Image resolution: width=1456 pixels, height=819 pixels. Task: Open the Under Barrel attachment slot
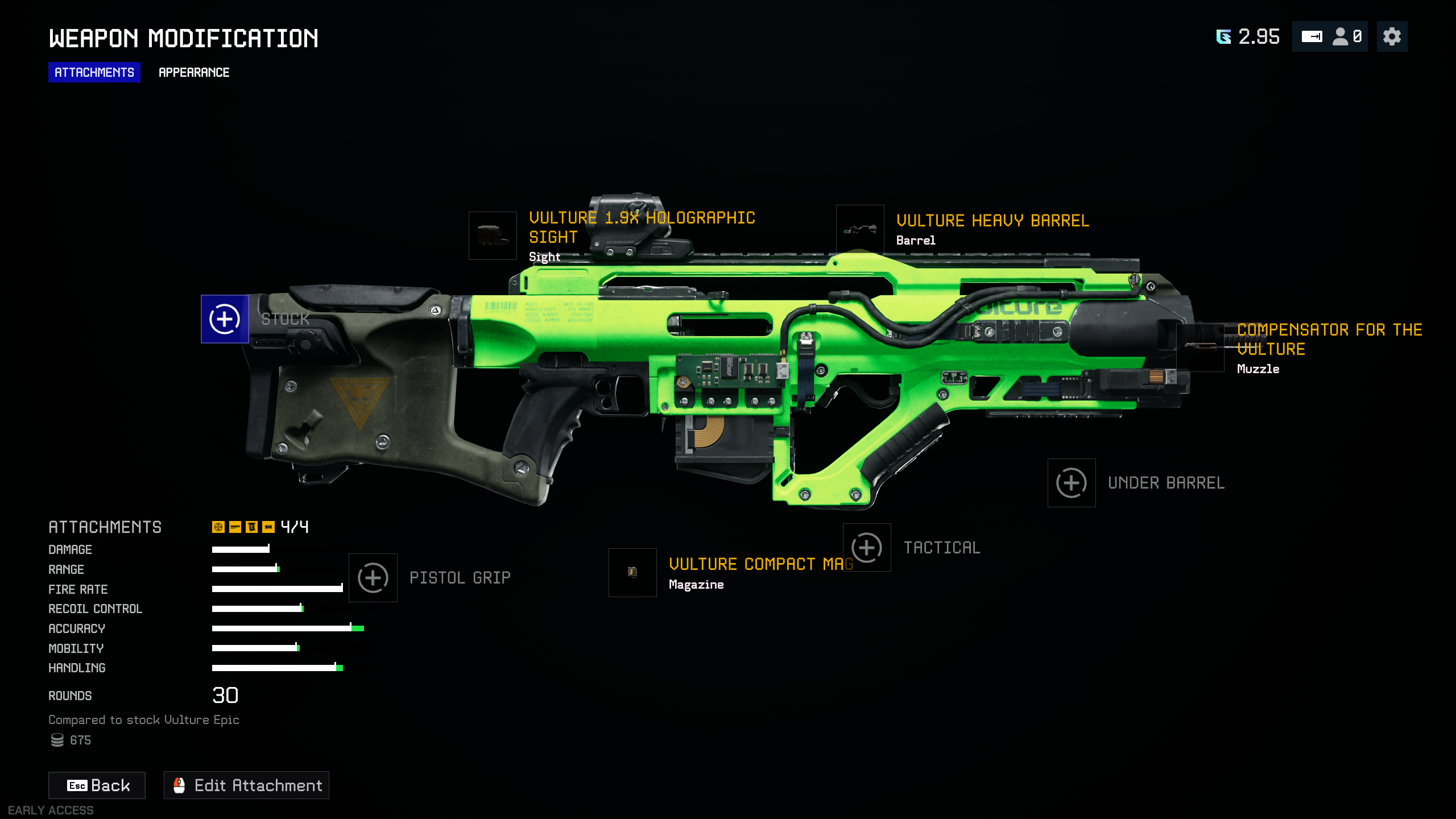click(1072, 483)
